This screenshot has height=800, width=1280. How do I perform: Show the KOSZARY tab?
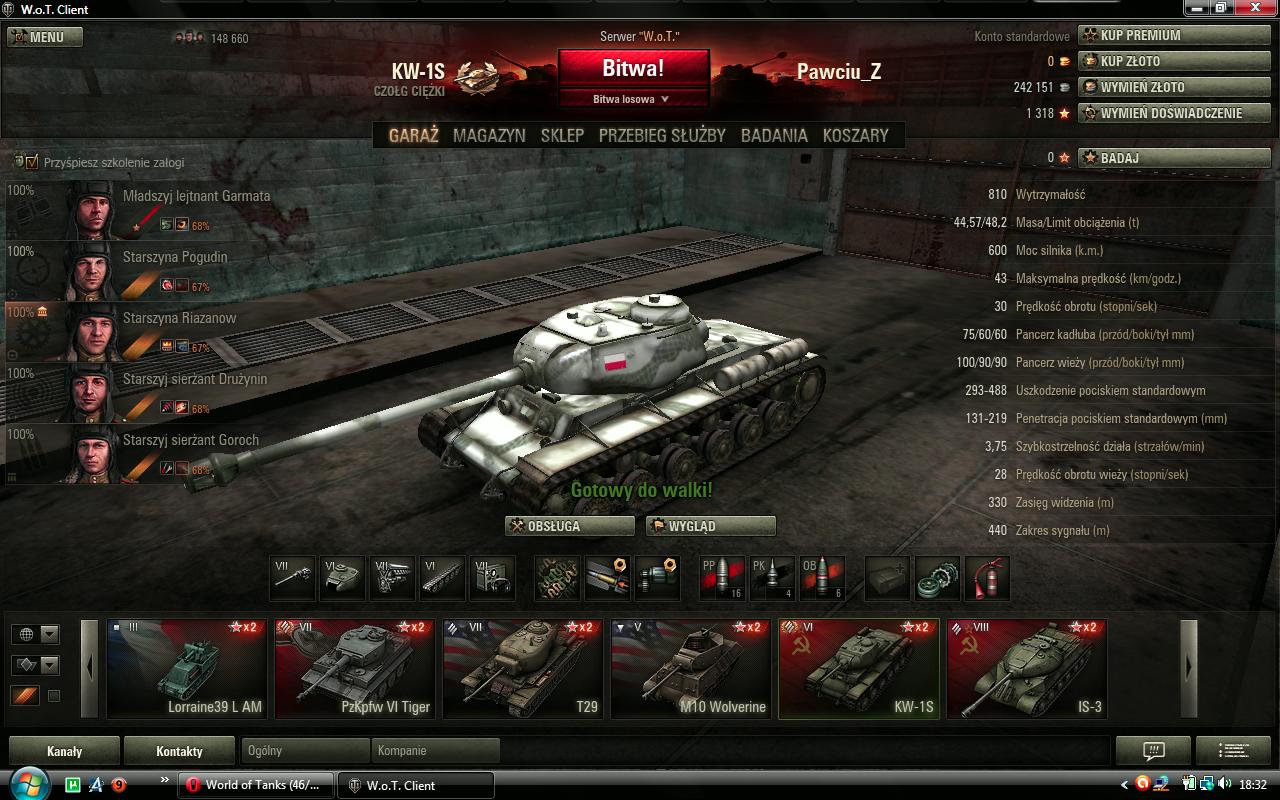[855, 135]
